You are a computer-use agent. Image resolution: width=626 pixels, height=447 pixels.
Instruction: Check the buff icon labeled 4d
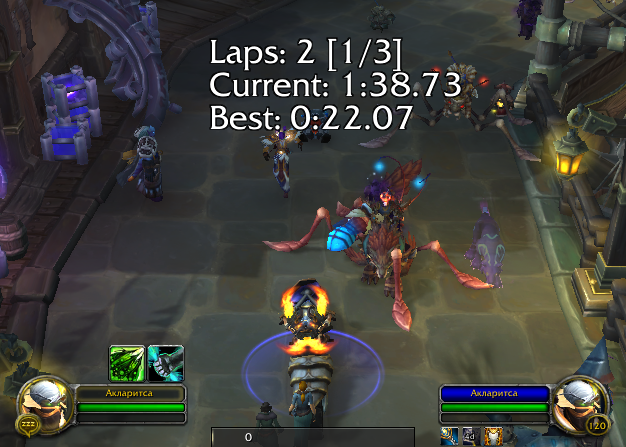click(470, 436)
